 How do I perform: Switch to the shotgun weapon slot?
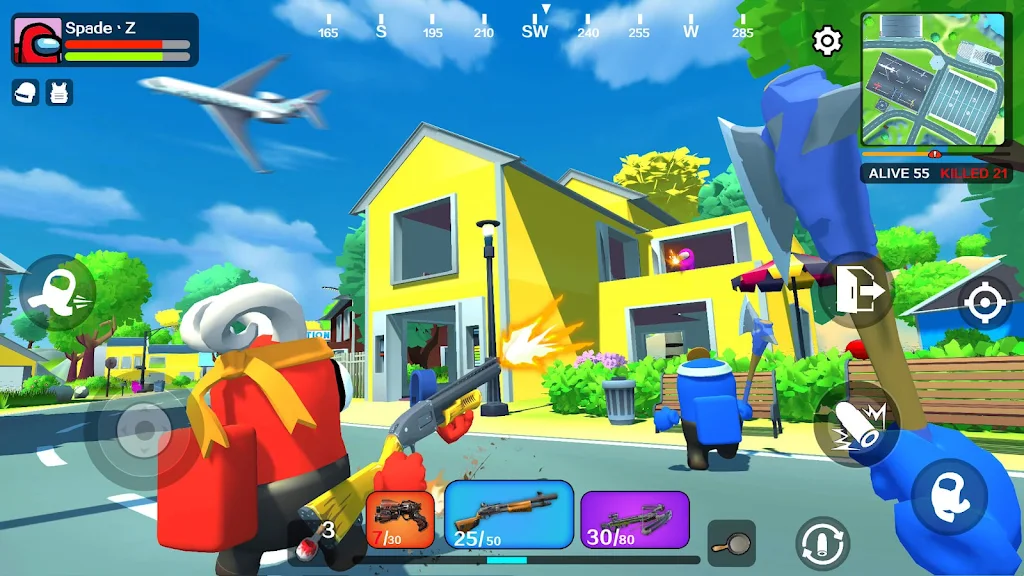click(x=508, y=515)
